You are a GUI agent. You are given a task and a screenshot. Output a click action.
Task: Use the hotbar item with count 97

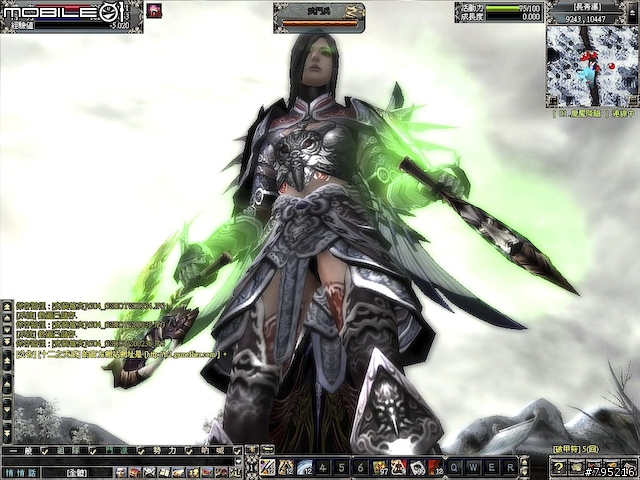tap(380, 467)
